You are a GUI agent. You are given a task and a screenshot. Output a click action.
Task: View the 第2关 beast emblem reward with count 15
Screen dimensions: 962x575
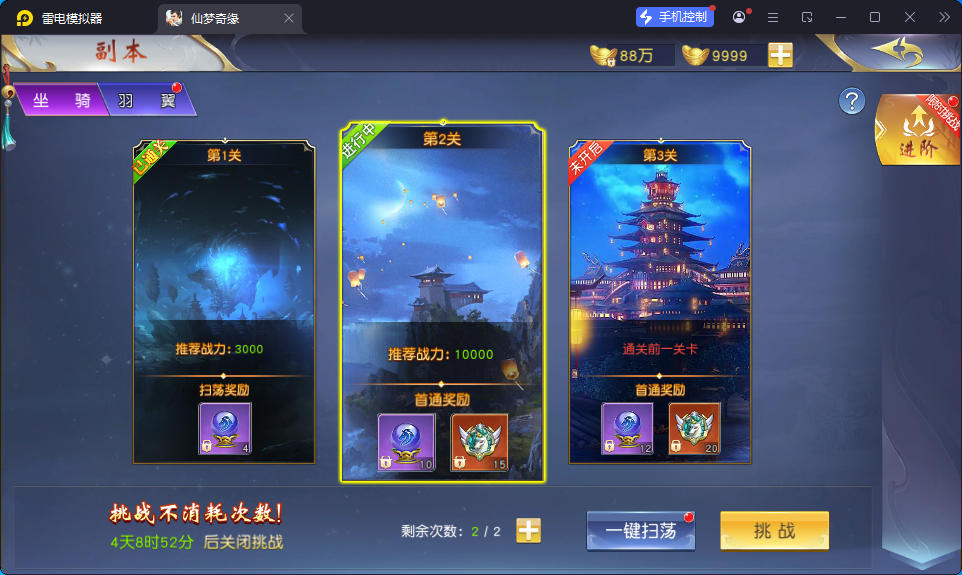tap(480, 441)
